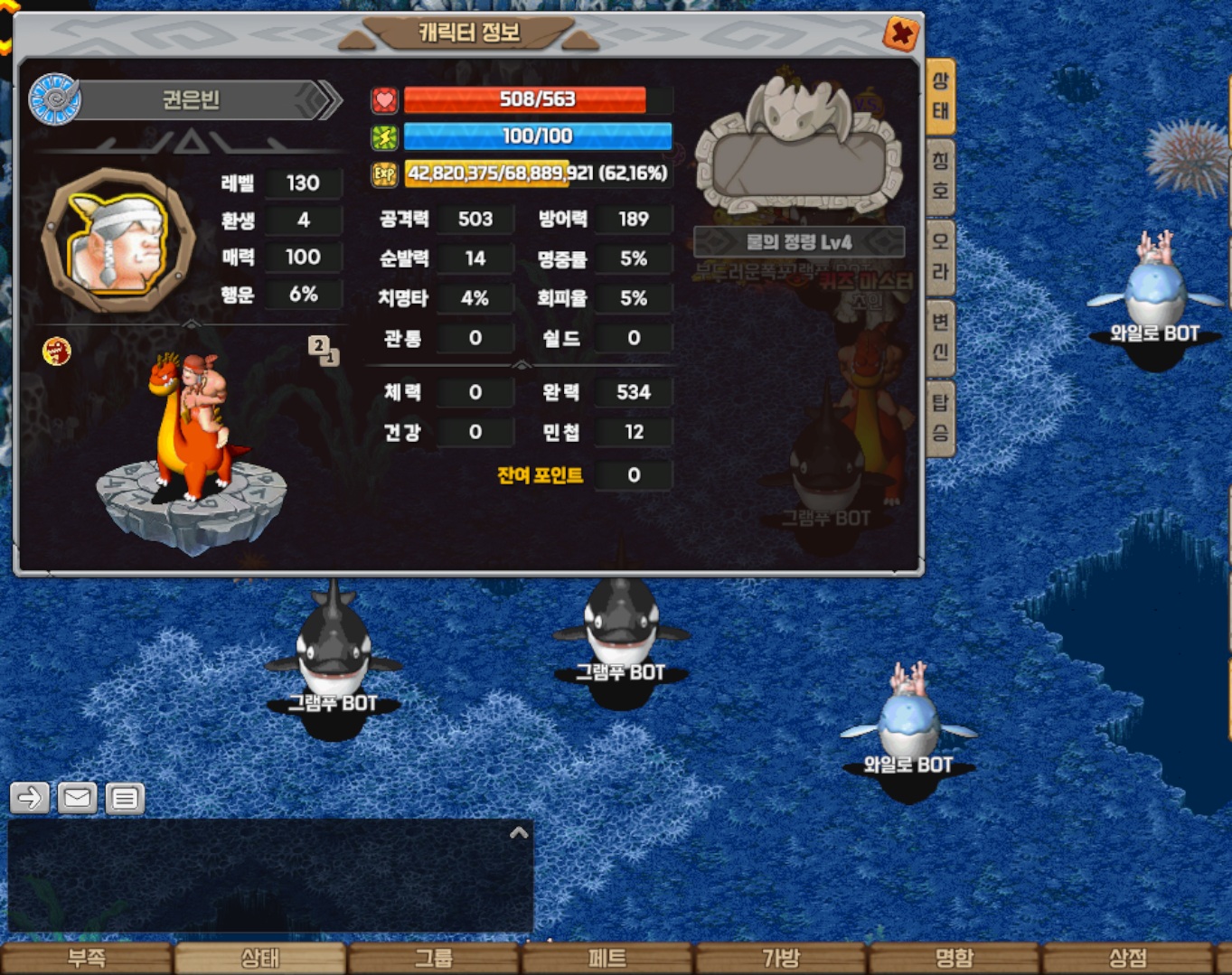Open the 상점 shop menu
This screenshot has width=1232, height=975.
click(1128, 958)
